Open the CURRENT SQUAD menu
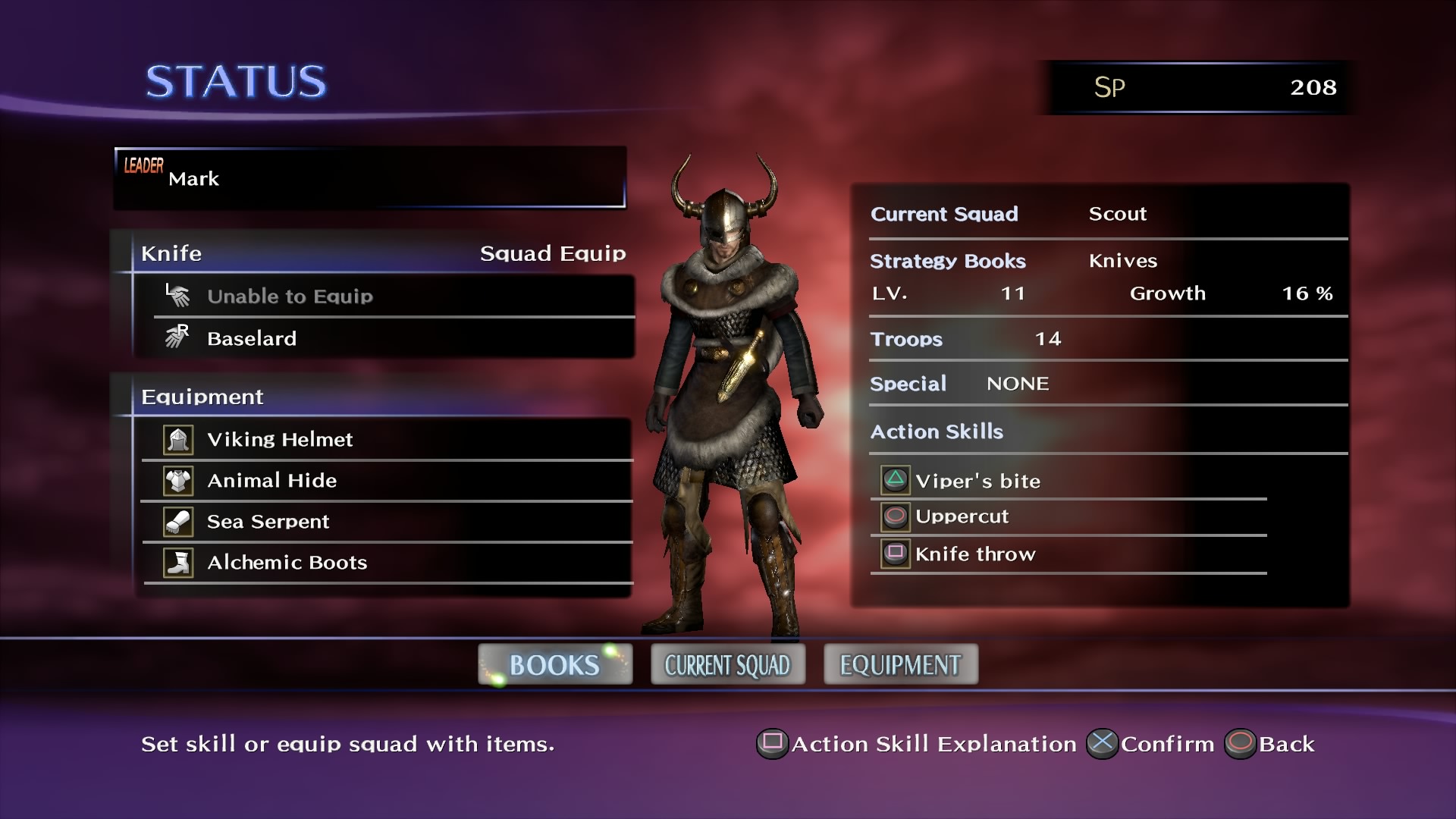 tap(728, 665)
